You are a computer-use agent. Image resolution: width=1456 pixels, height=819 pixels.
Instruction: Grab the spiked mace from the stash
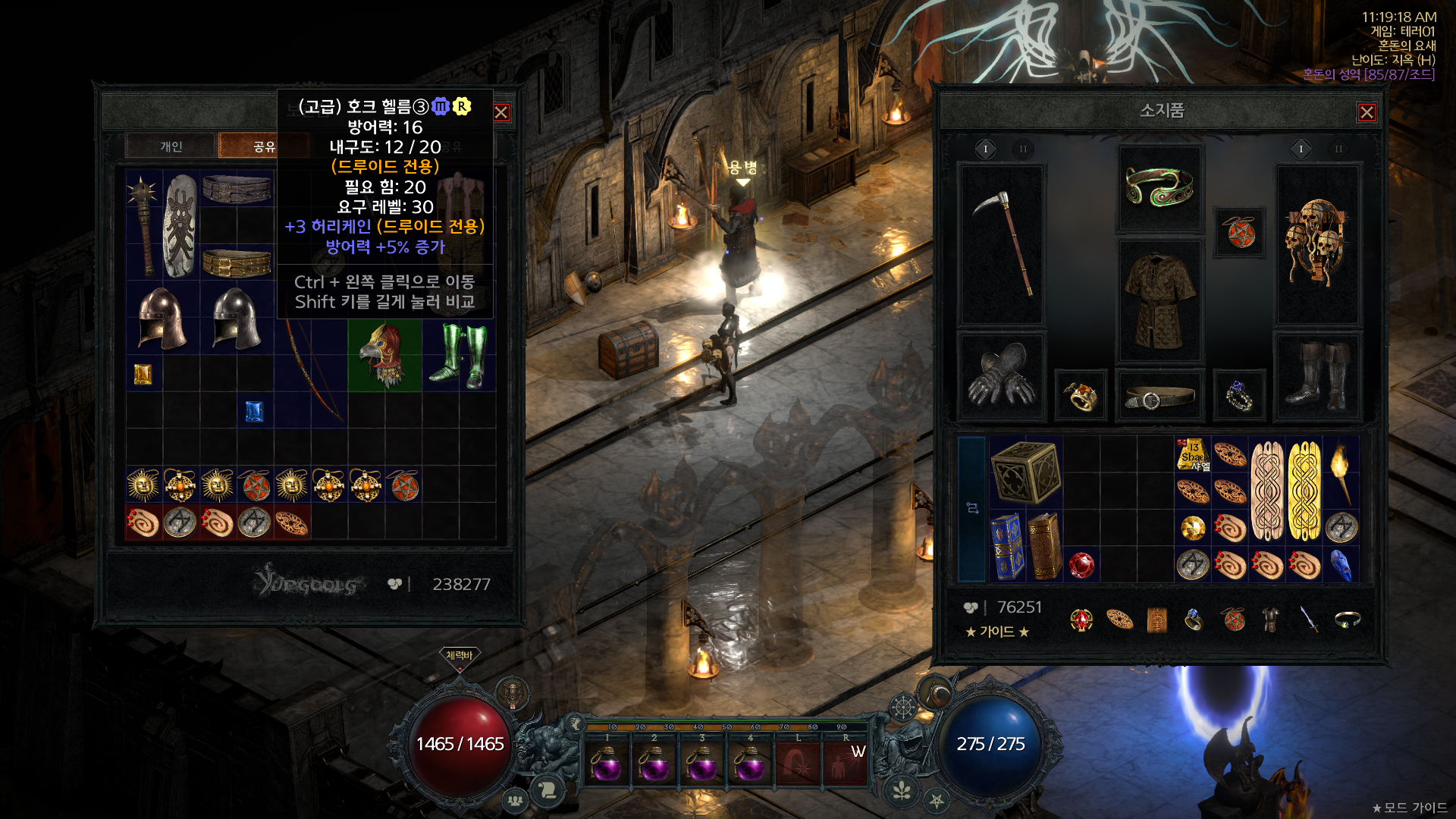coord(143,224)
